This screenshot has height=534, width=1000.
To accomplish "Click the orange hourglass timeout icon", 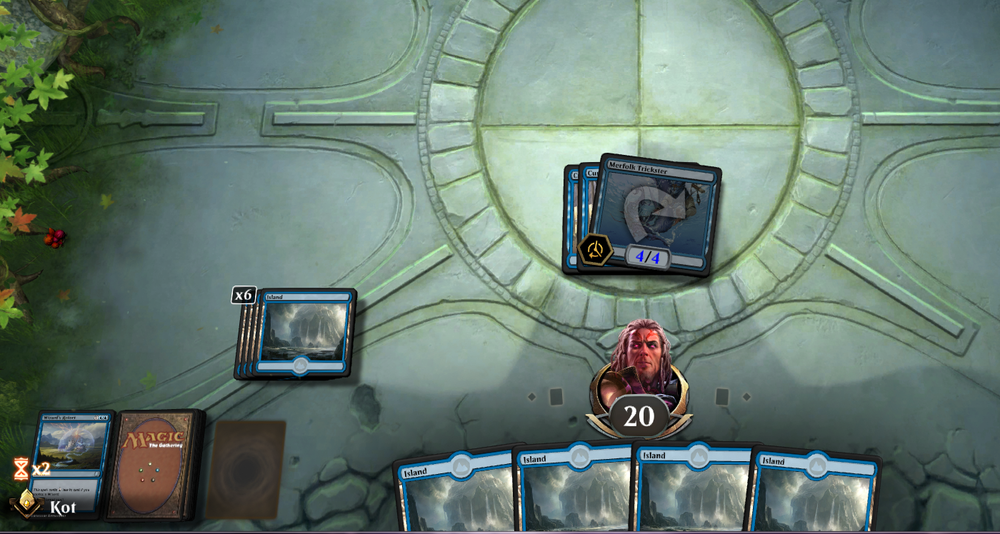I will click(x=21, y=468).
